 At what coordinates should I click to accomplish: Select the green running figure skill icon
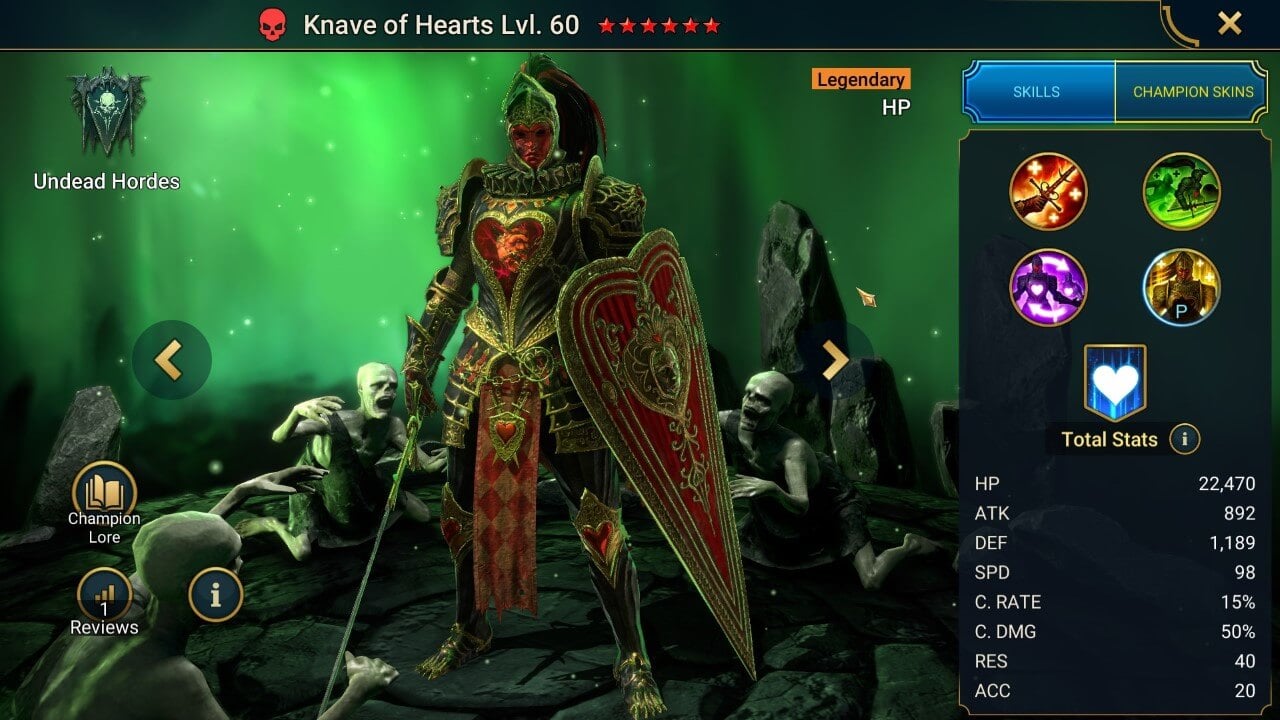pyautogui.click(x=1181, y=192)
